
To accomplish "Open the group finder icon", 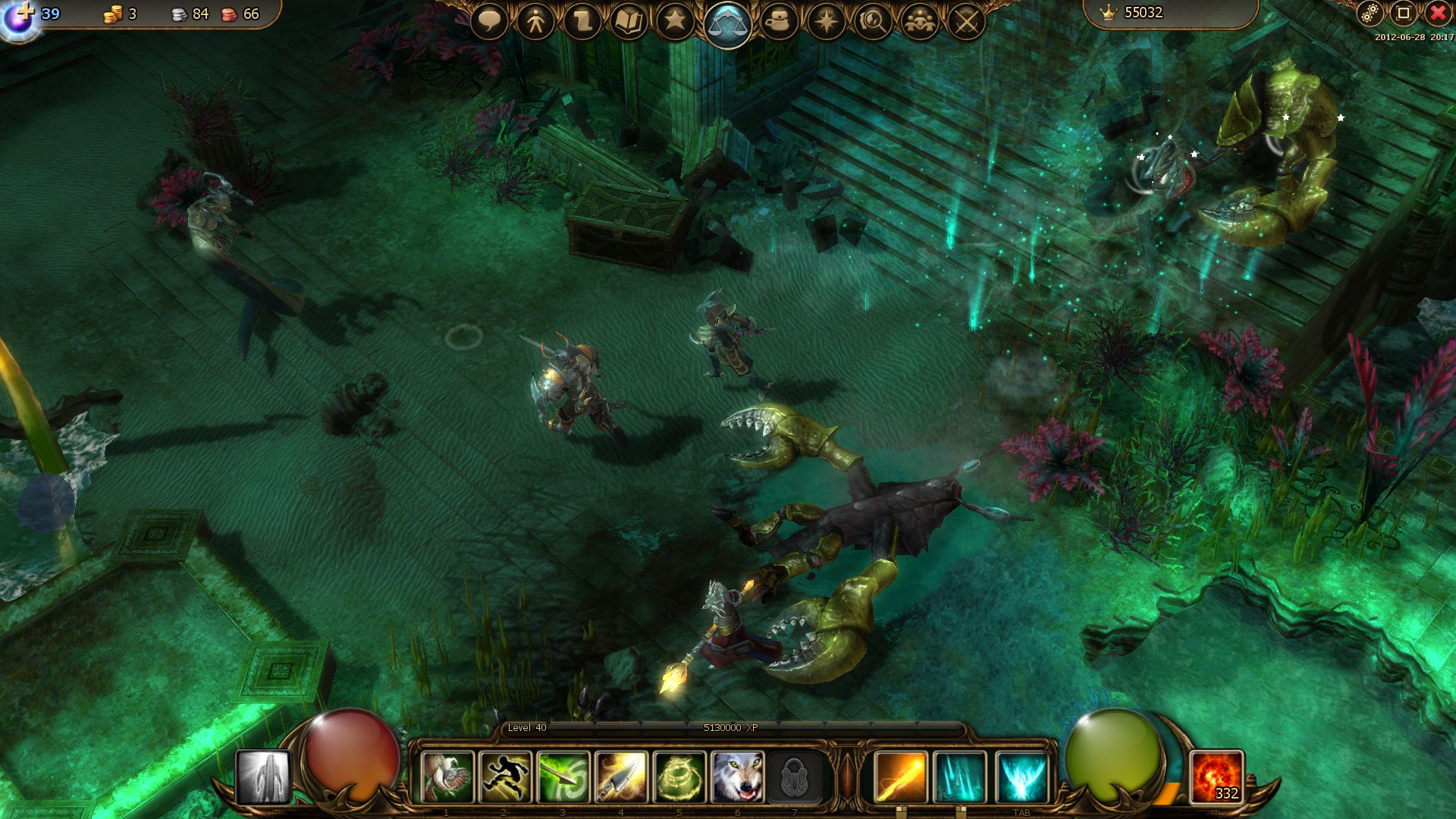I will (x=918, y=21).
